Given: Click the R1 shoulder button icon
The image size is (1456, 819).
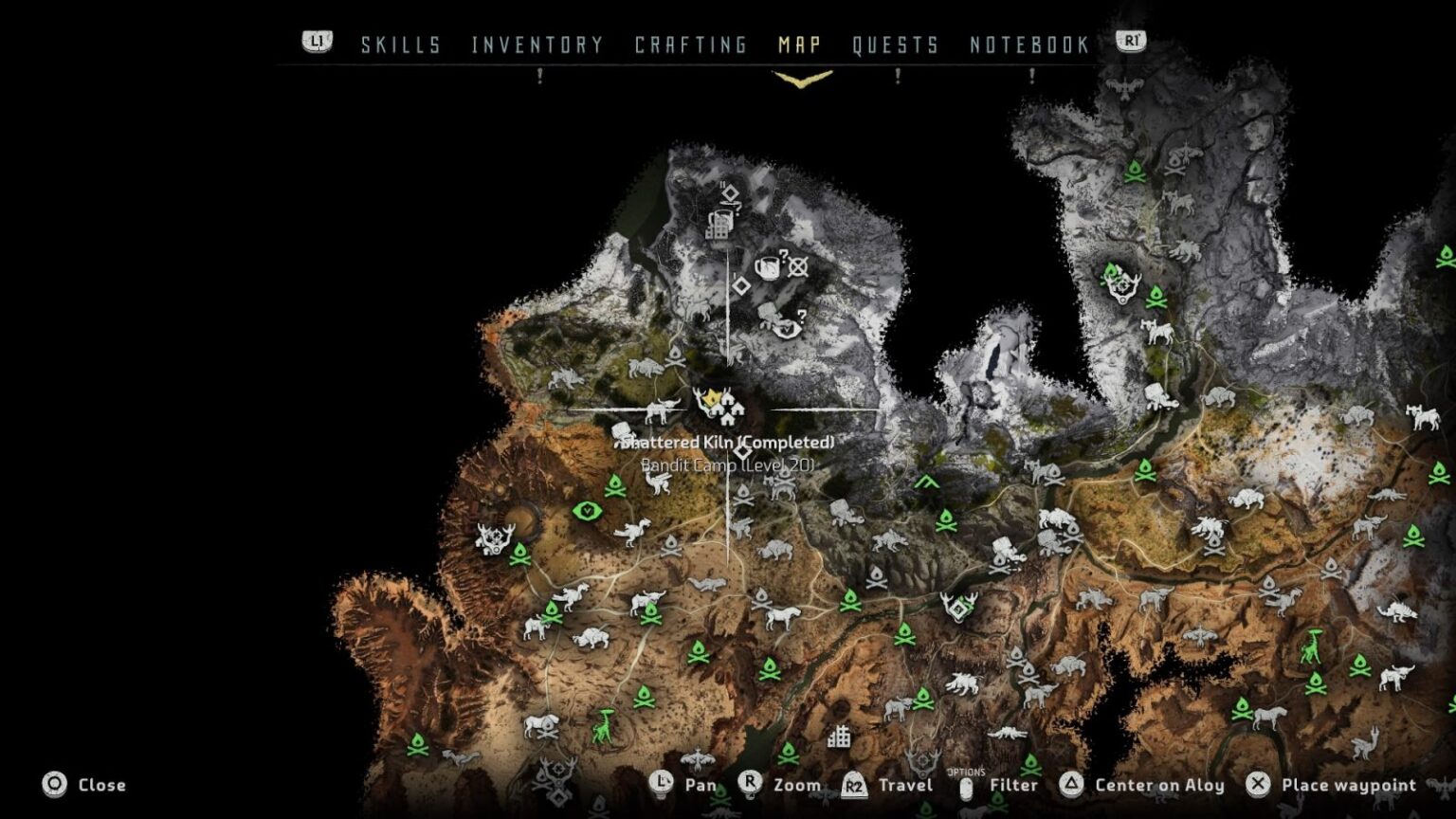Looking at the screenshot, I should tap(1131, 42).
